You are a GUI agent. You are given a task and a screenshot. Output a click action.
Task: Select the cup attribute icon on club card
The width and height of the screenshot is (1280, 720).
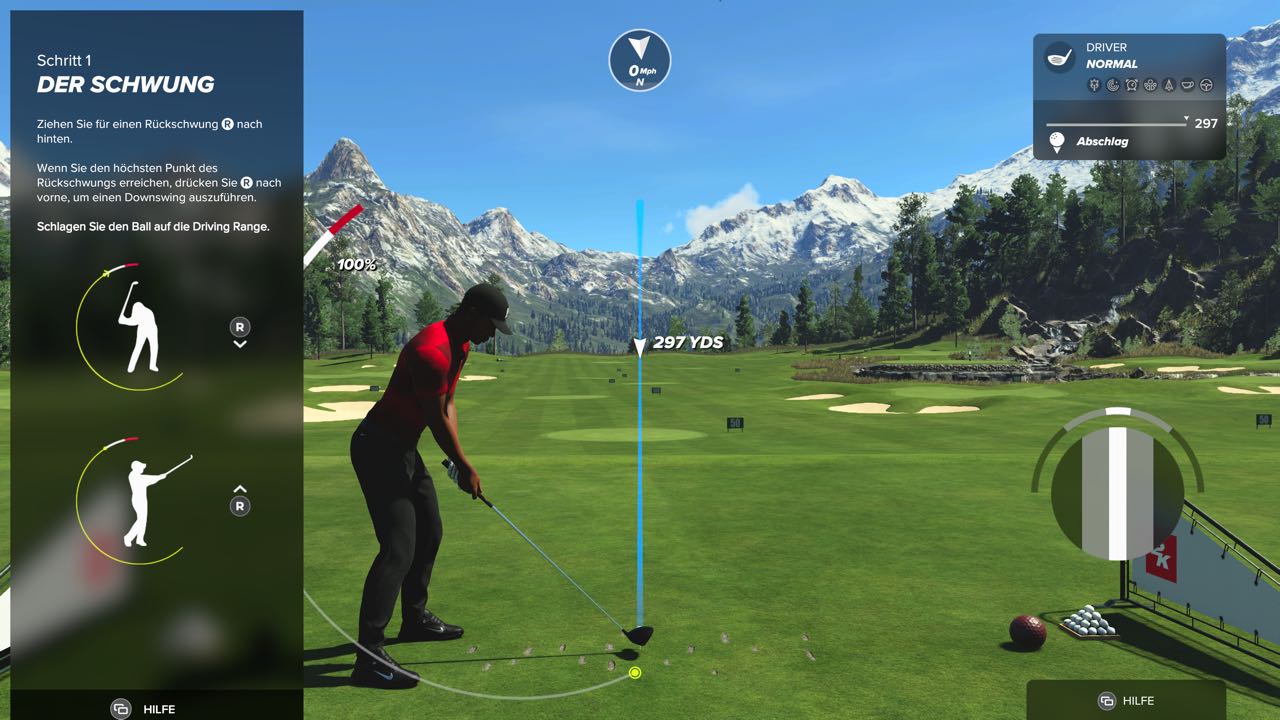coord(1186,86)
